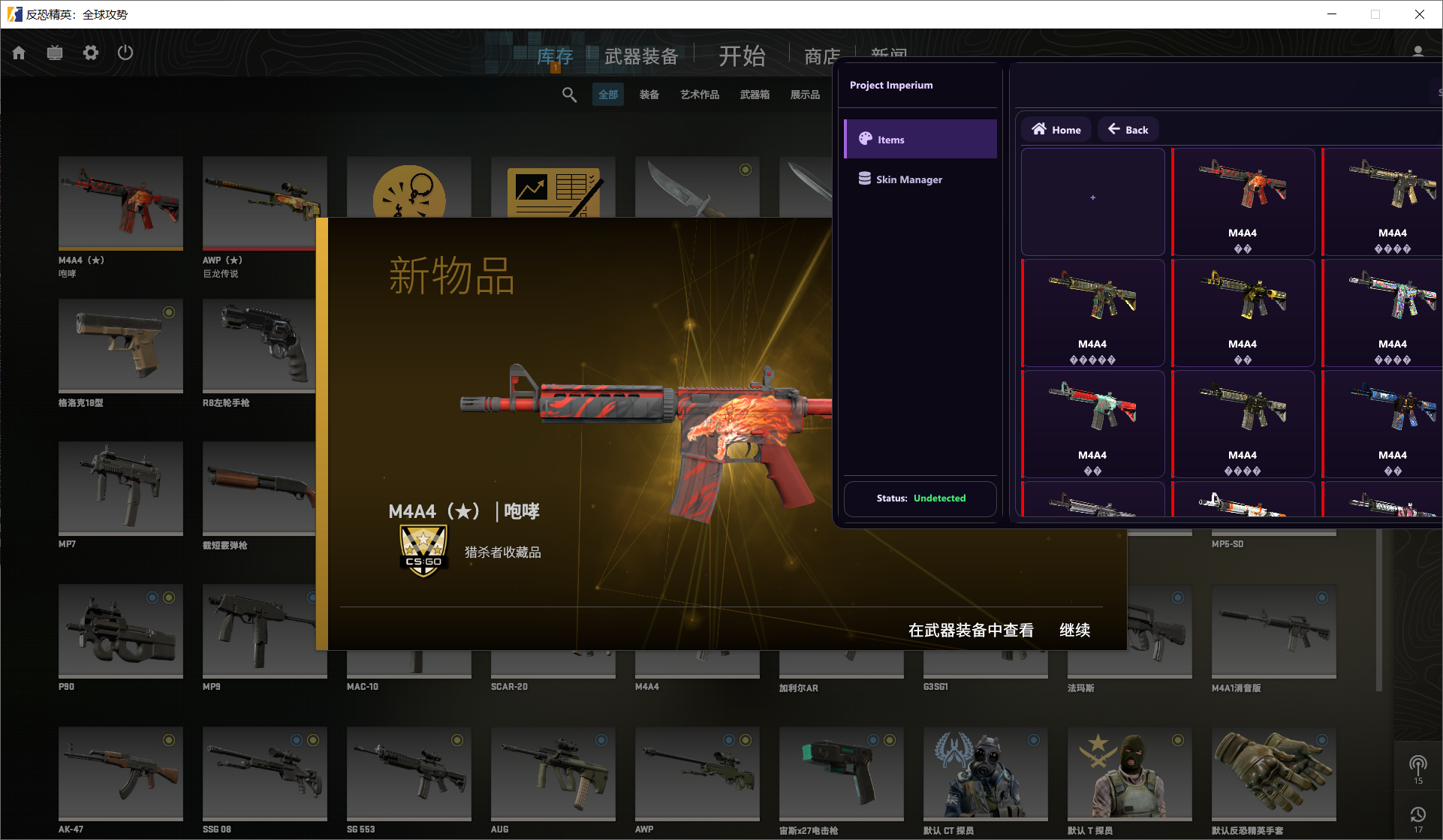Switch to the 武器箱 filter tab
The height and width of the screenshot is (840, 1443).
(x=755, y=94)
